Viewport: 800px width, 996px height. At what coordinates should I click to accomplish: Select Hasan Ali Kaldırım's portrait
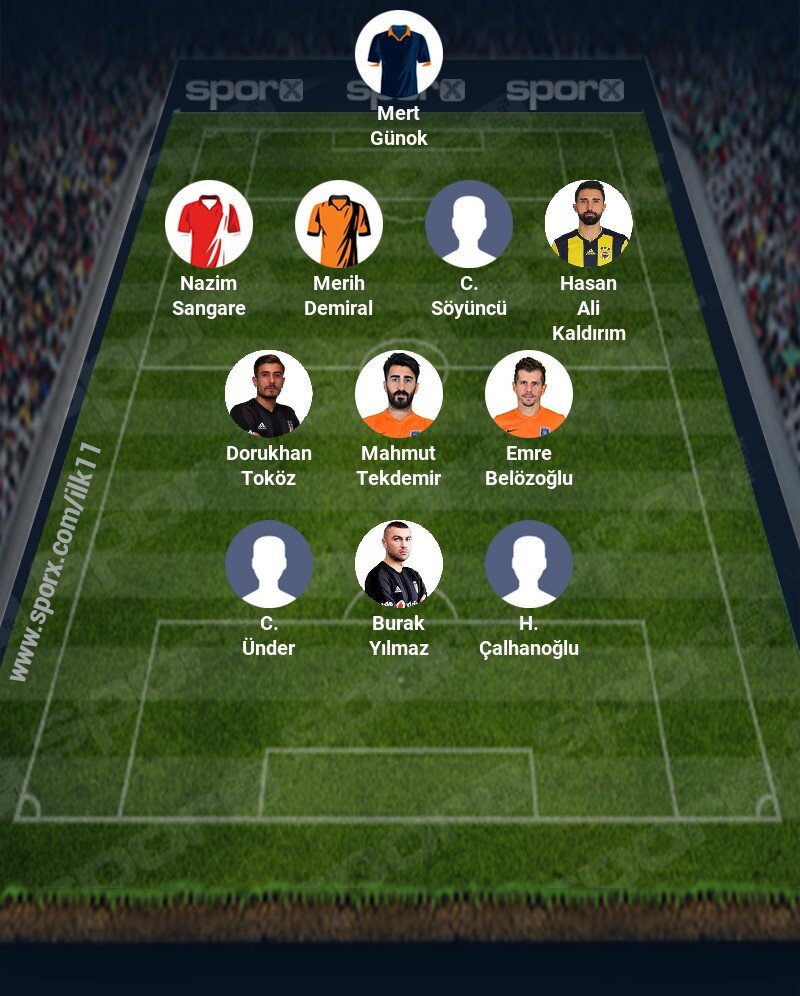(x=589, y=224)
